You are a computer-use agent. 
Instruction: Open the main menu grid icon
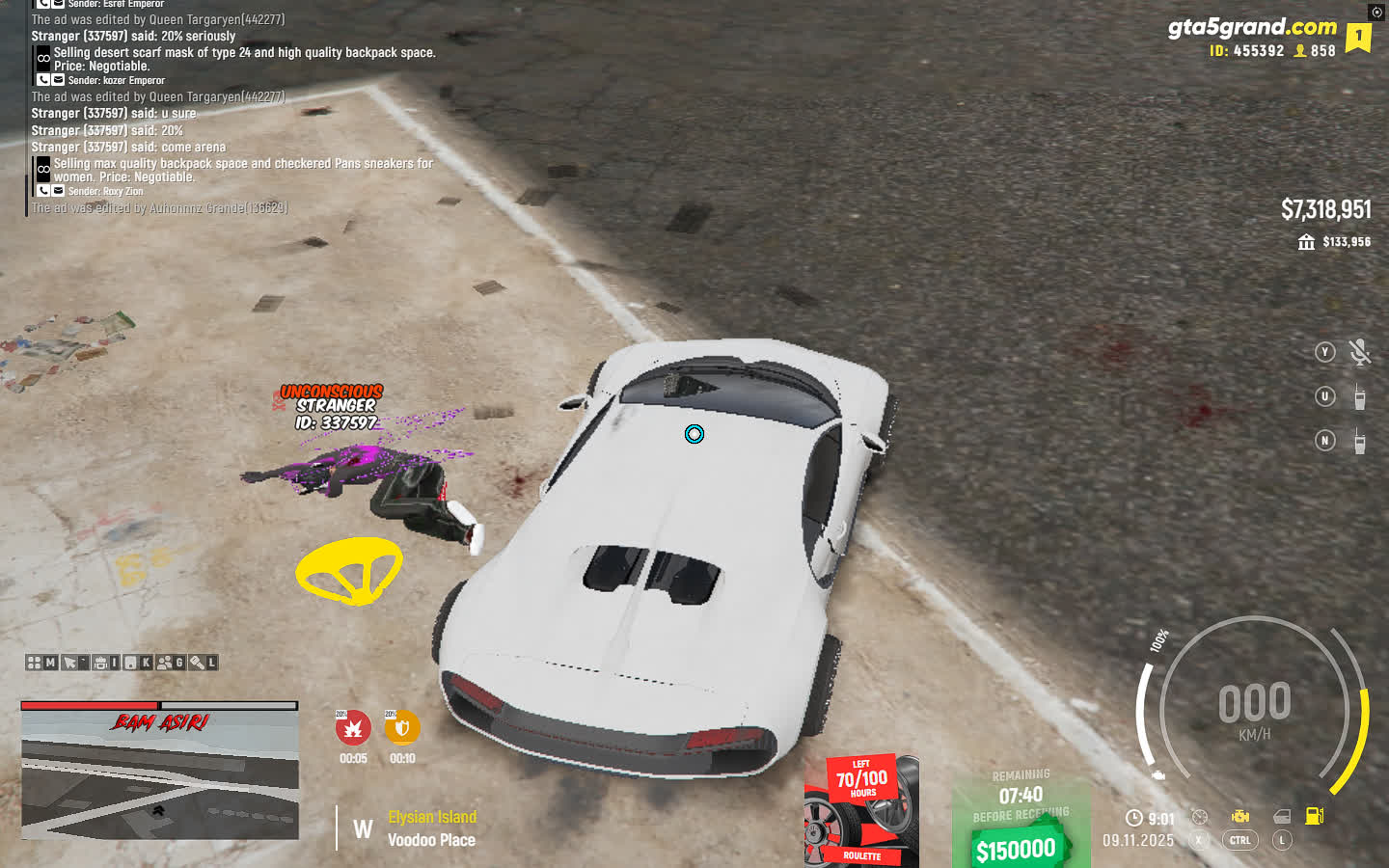(x=34, y=663)
